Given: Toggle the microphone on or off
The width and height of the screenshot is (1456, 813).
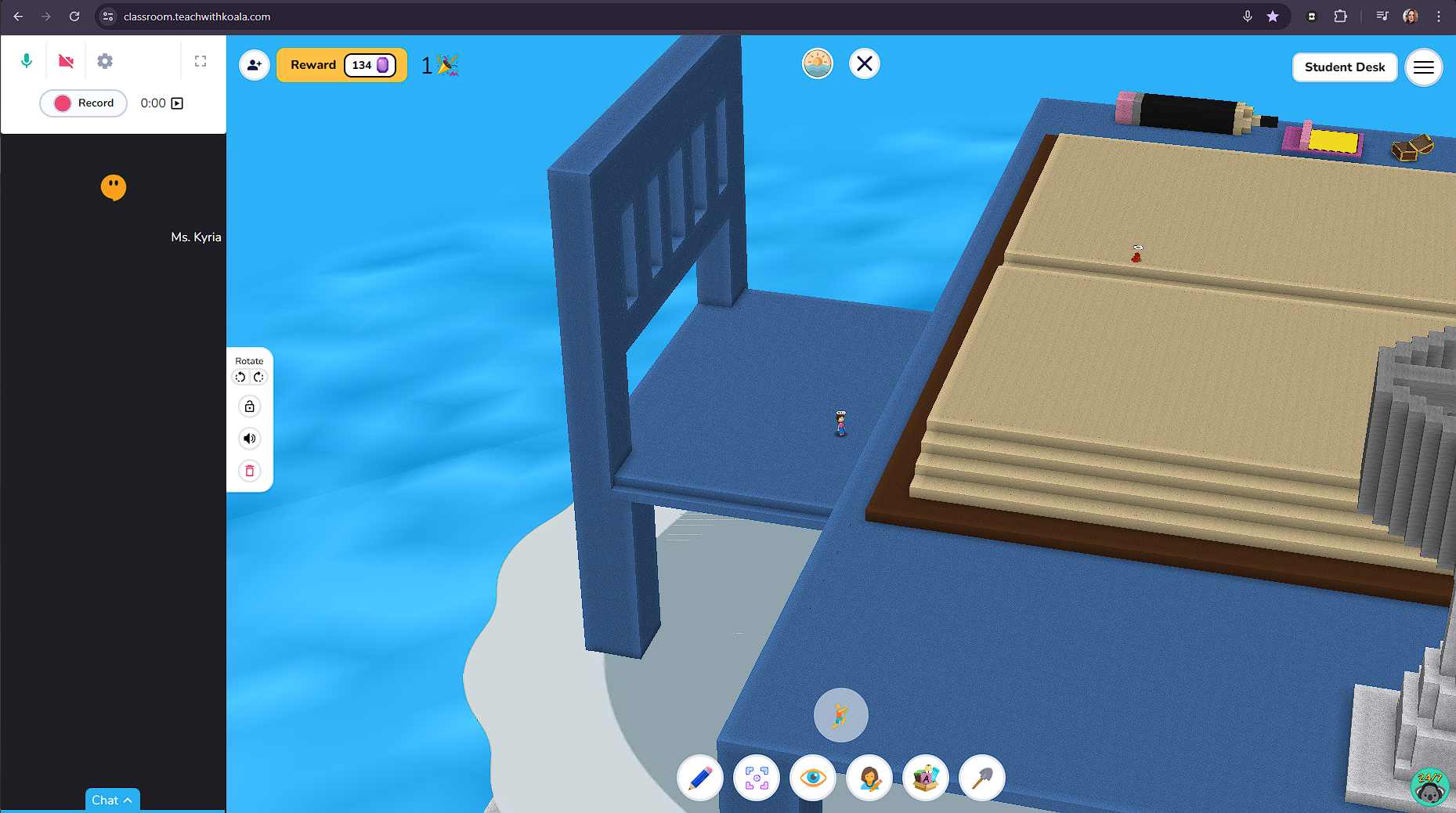Looking at the screenshot, I should coord(27,60).
